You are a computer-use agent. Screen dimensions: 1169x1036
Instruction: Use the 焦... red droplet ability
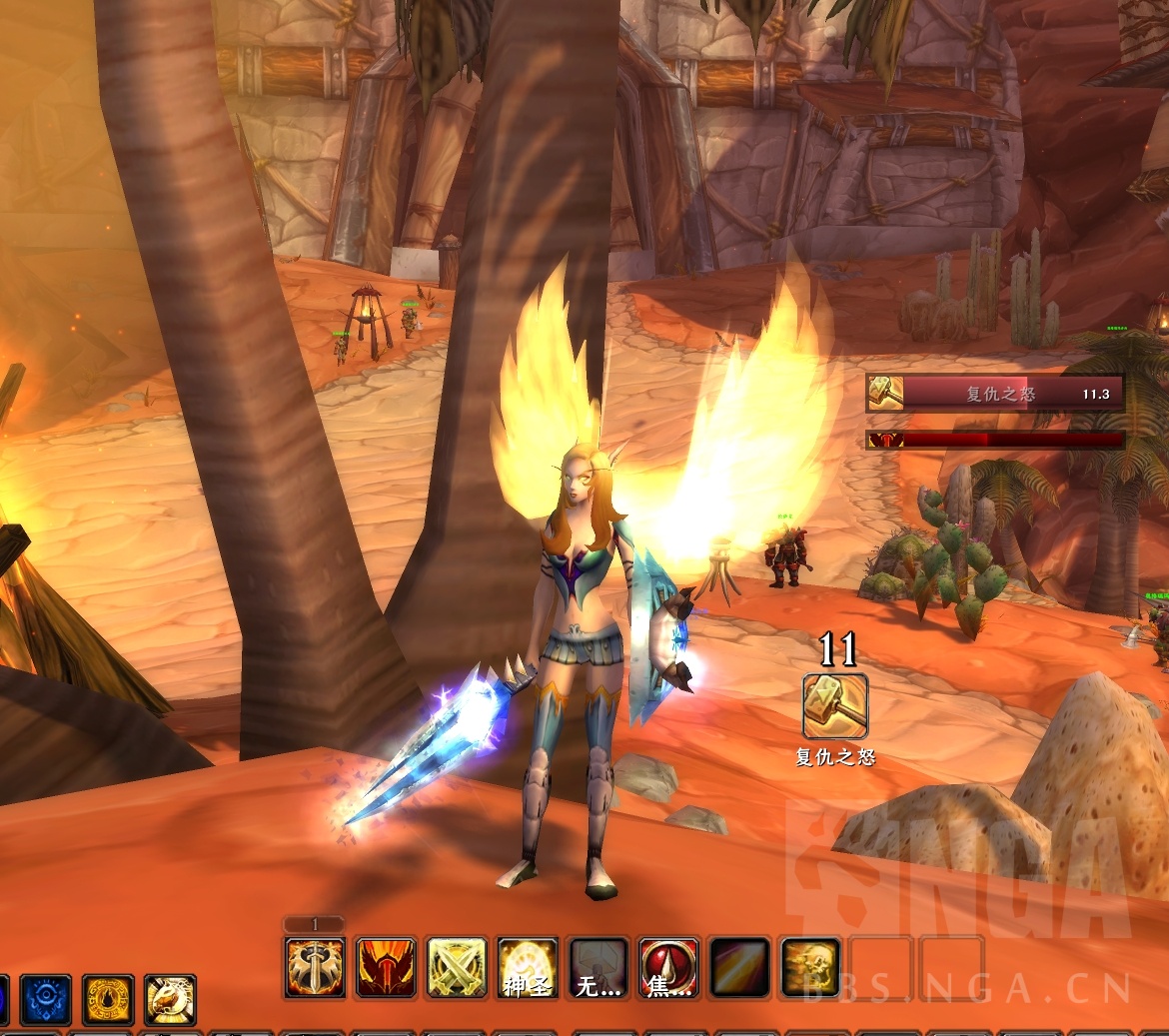pos(668,967)
